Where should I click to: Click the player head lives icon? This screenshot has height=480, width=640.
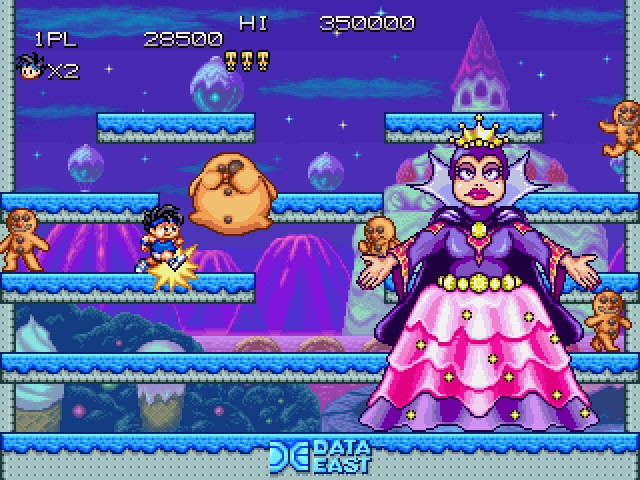click(31, 68)
